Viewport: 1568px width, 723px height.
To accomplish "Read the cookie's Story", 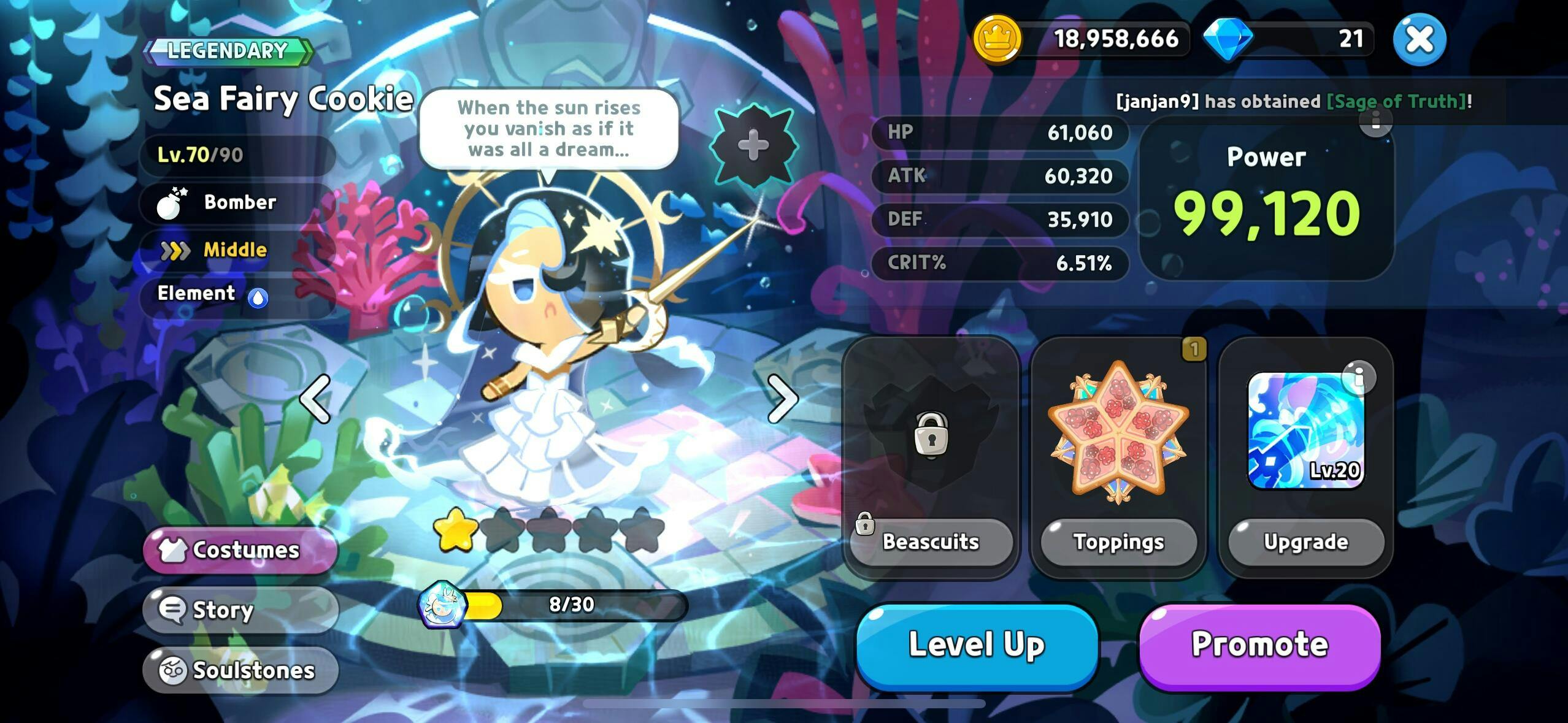I will pos(240,610).
